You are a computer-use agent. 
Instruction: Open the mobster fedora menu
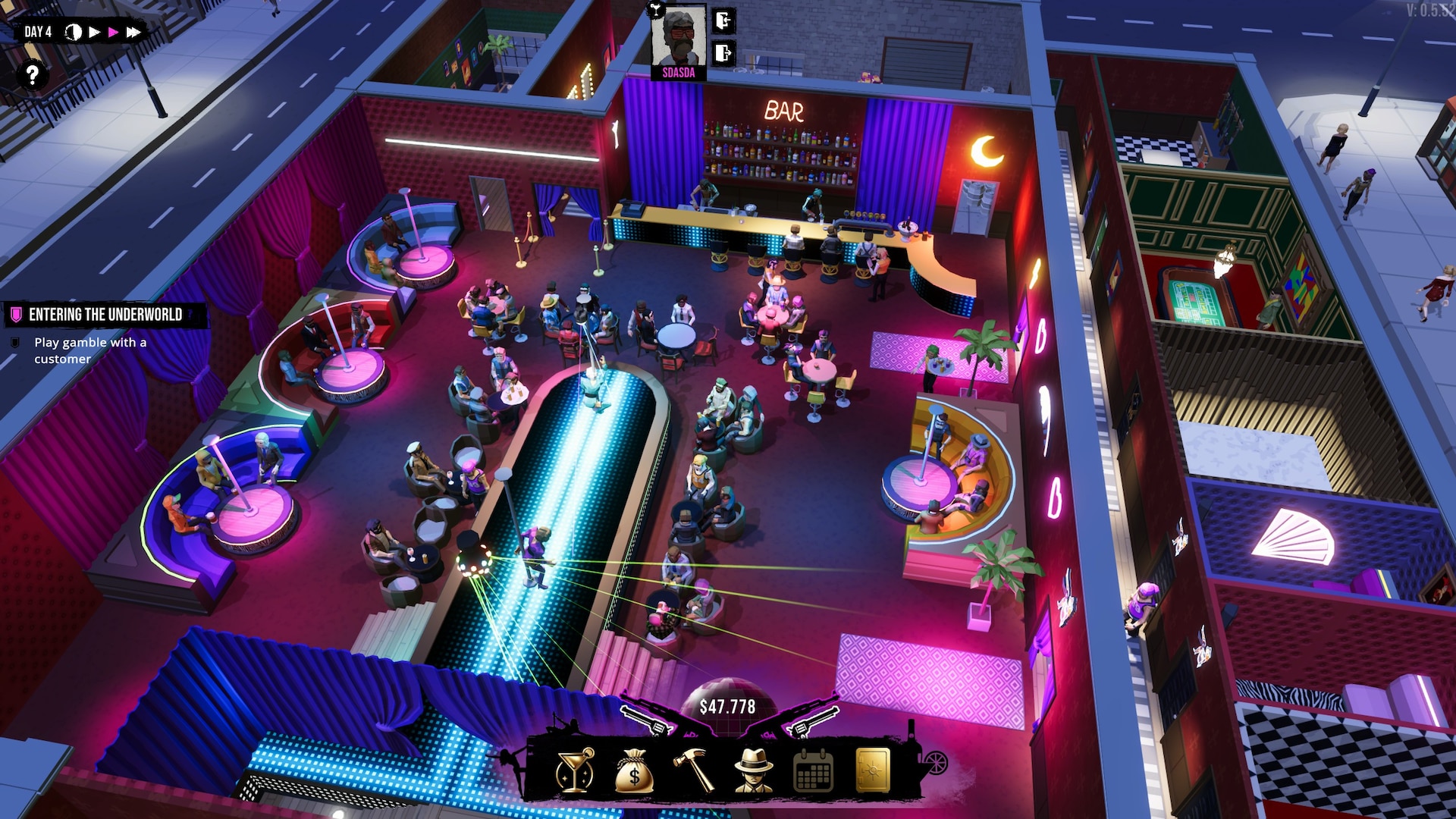753,770
